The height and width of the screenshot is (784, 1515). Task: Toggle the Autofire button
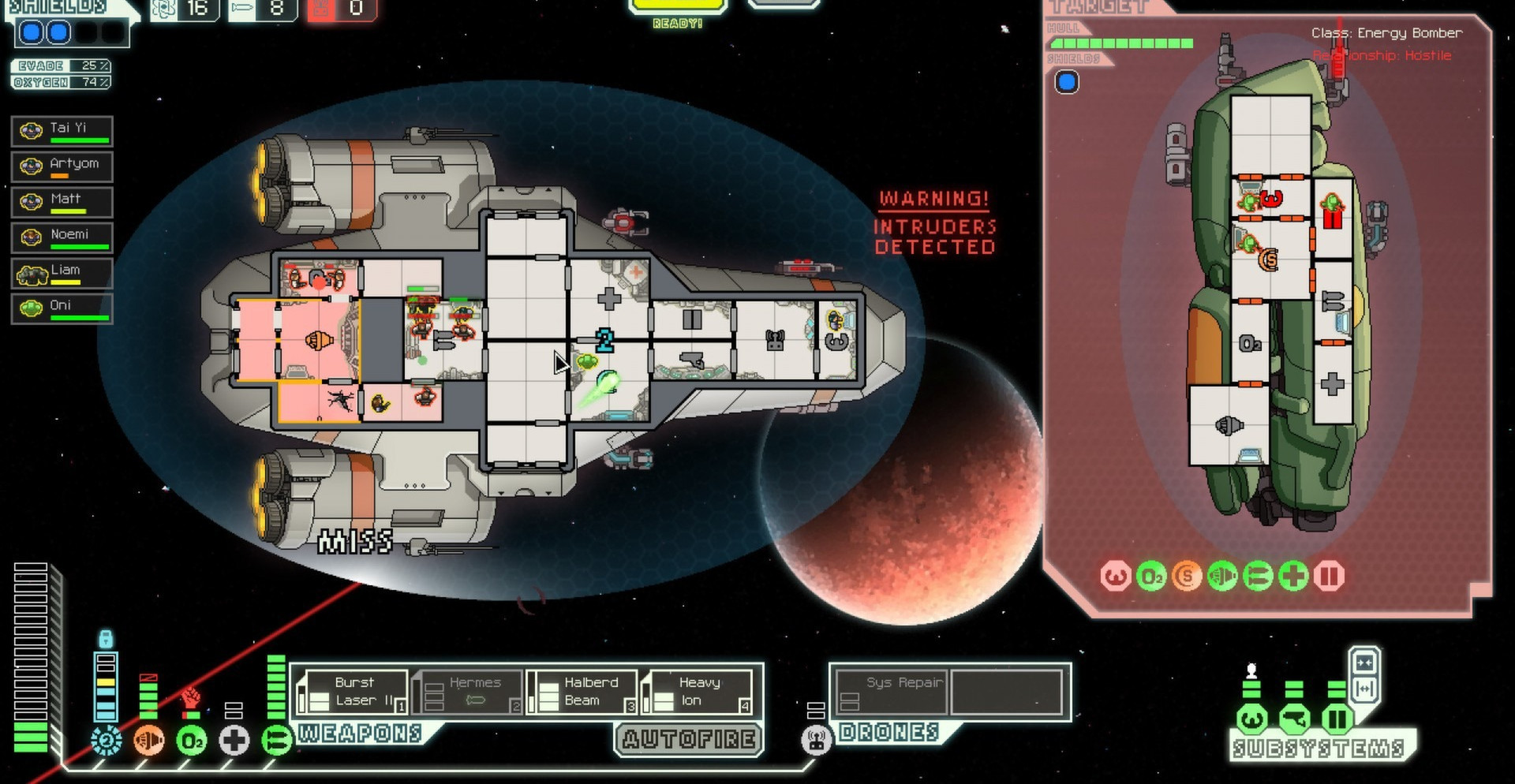(689, 739)
